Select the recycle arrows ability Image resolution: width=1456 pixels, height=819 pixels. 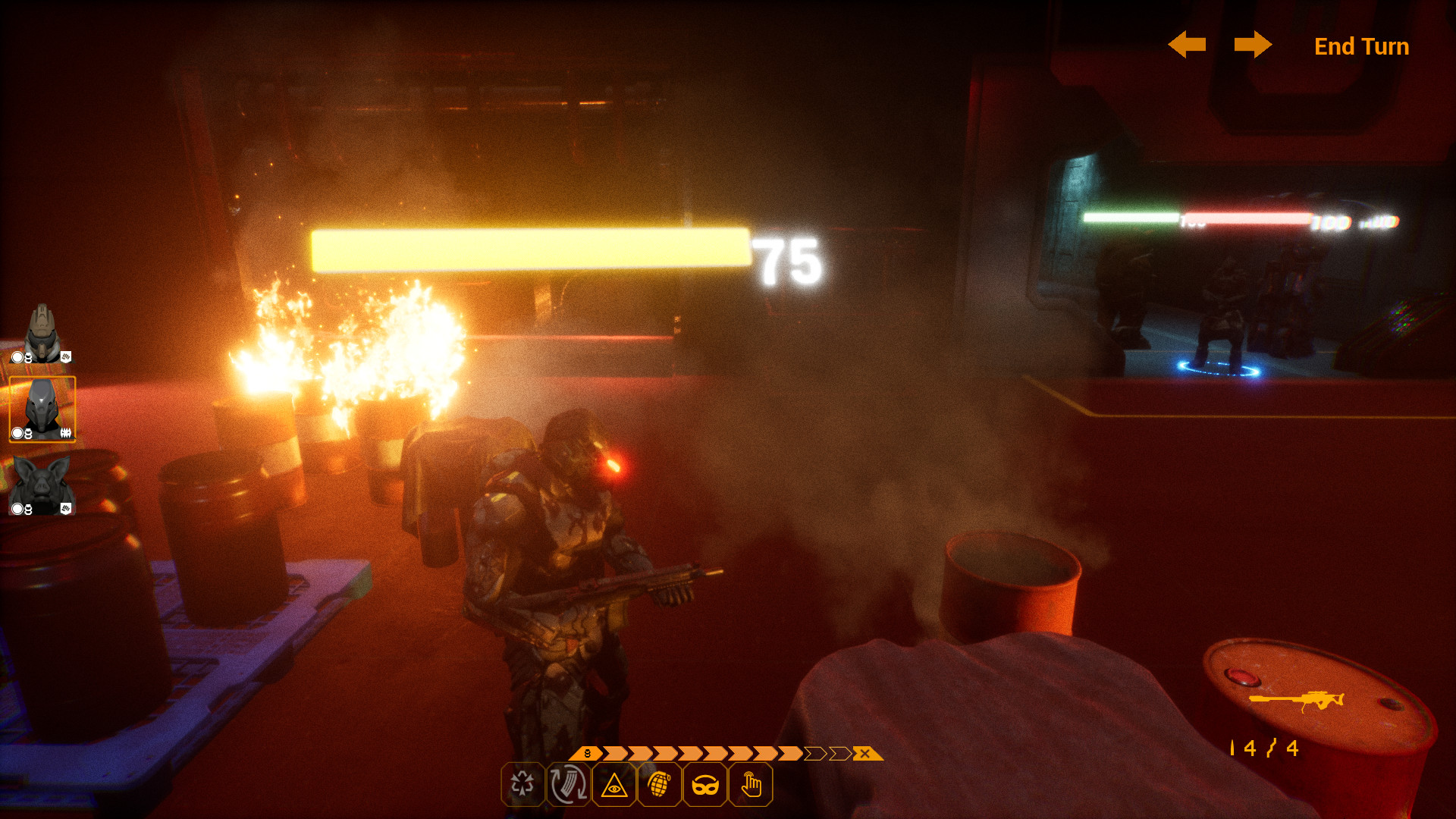[522, 785]
